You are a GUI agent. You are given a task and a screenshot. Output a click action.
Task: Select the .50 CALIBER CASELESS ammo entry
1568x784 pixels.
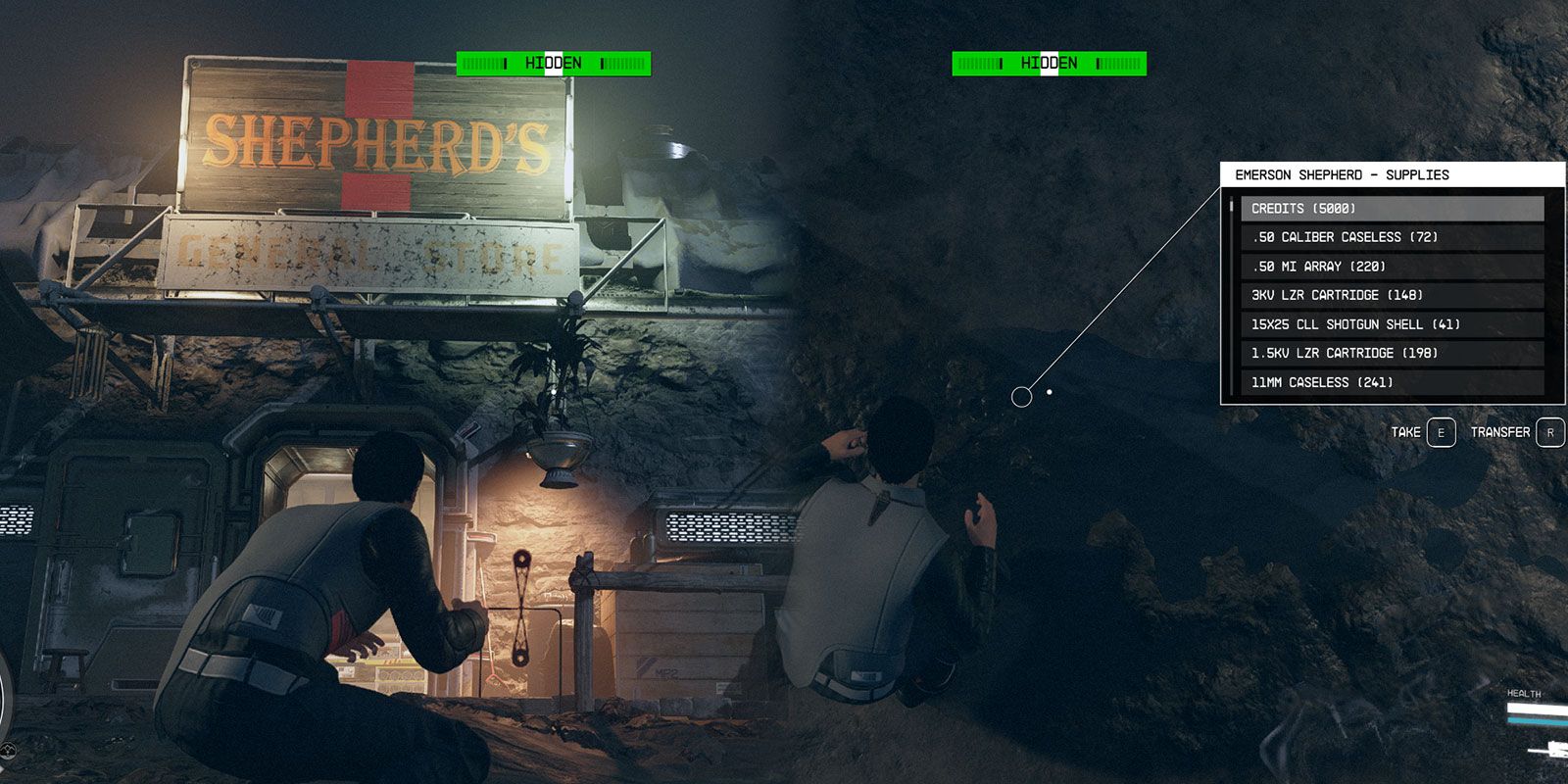pos(1392,237)
